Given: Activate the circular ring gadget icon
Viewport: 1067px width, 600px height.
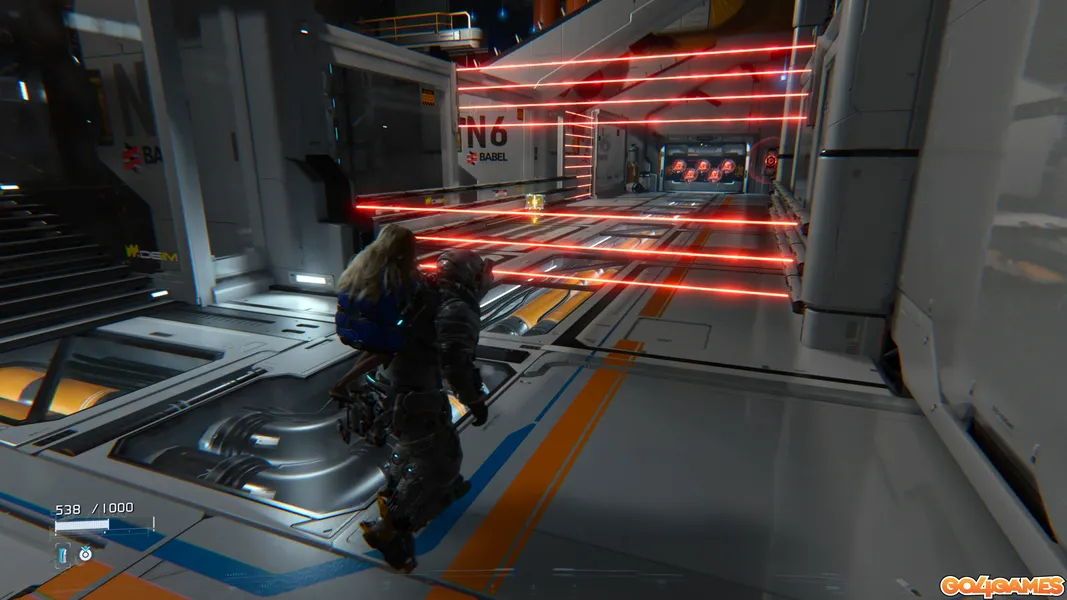Looking at the screenshot, I should point(85,553).
